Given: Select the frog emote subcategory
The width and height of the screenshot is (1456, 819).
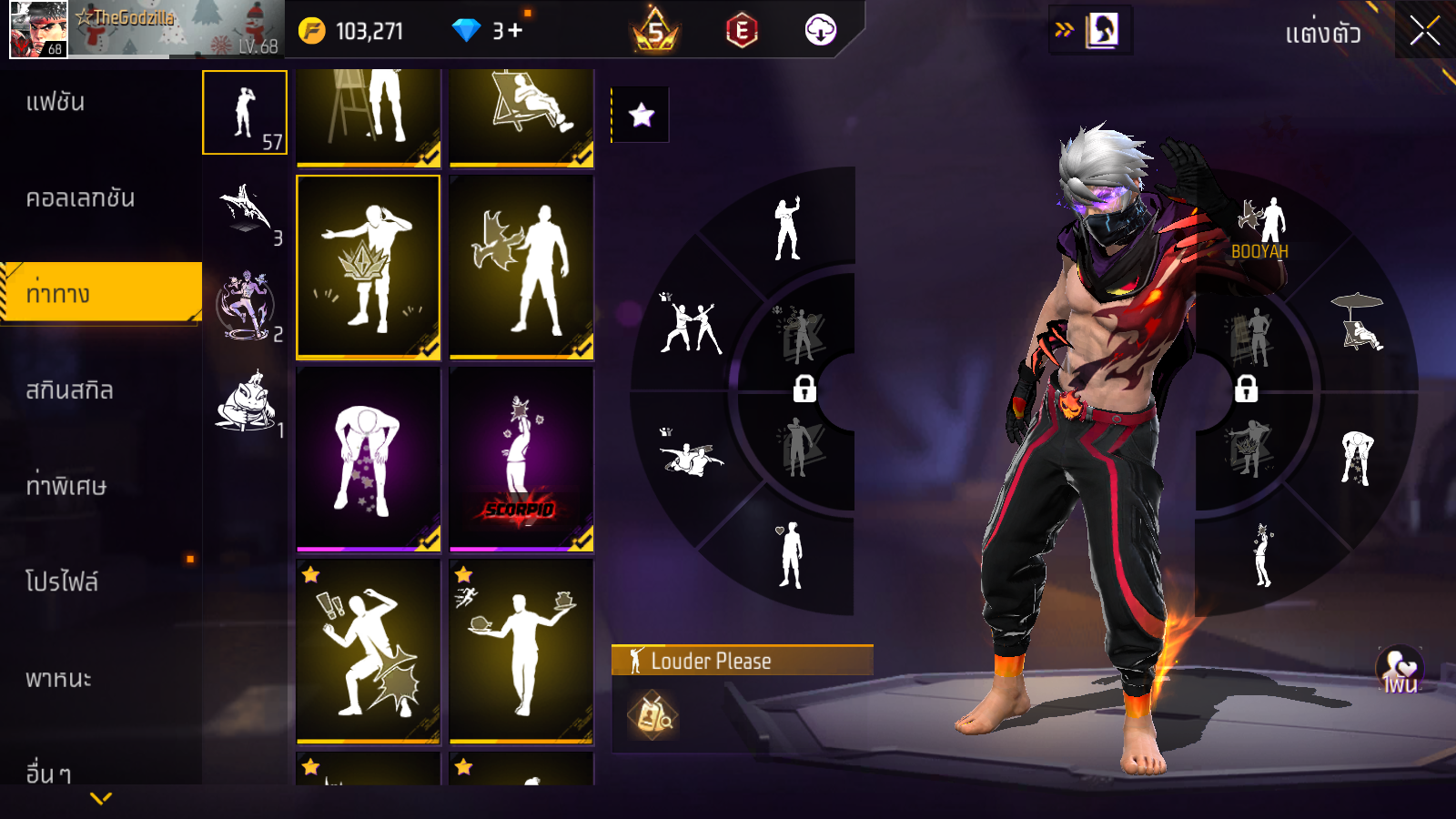Looking at the screenshot, I should (246, 401).
